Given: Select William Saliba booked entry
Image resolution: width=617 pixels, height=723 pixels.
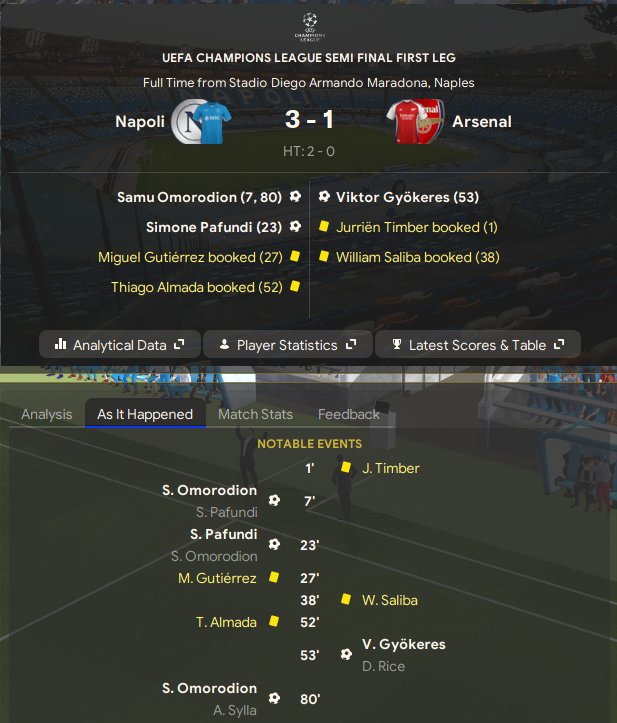Looking at the screenshot, I should 418,257.
